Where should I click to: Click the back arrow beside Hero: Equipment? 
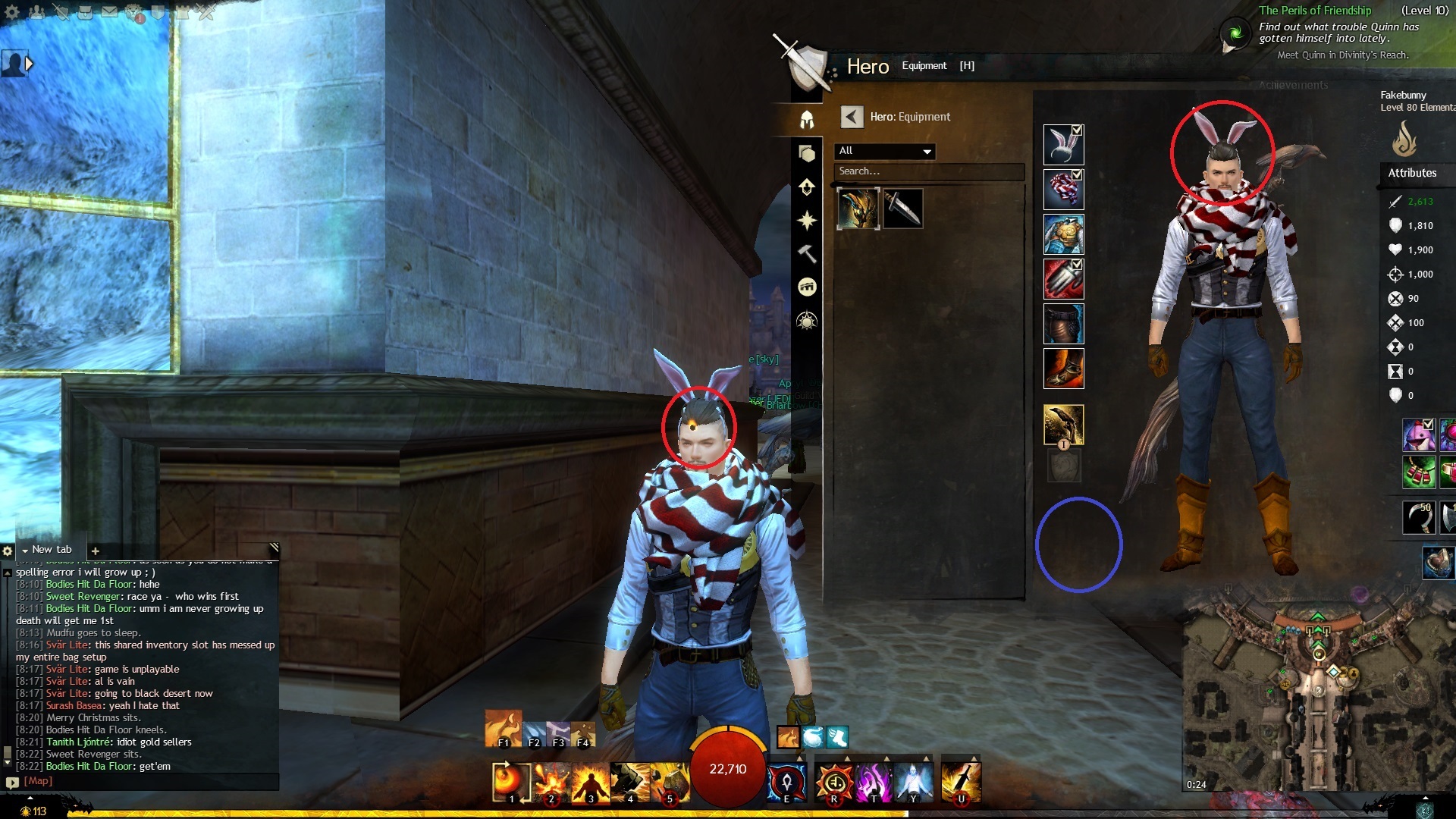pyautogui.click(x=852, y=117)
